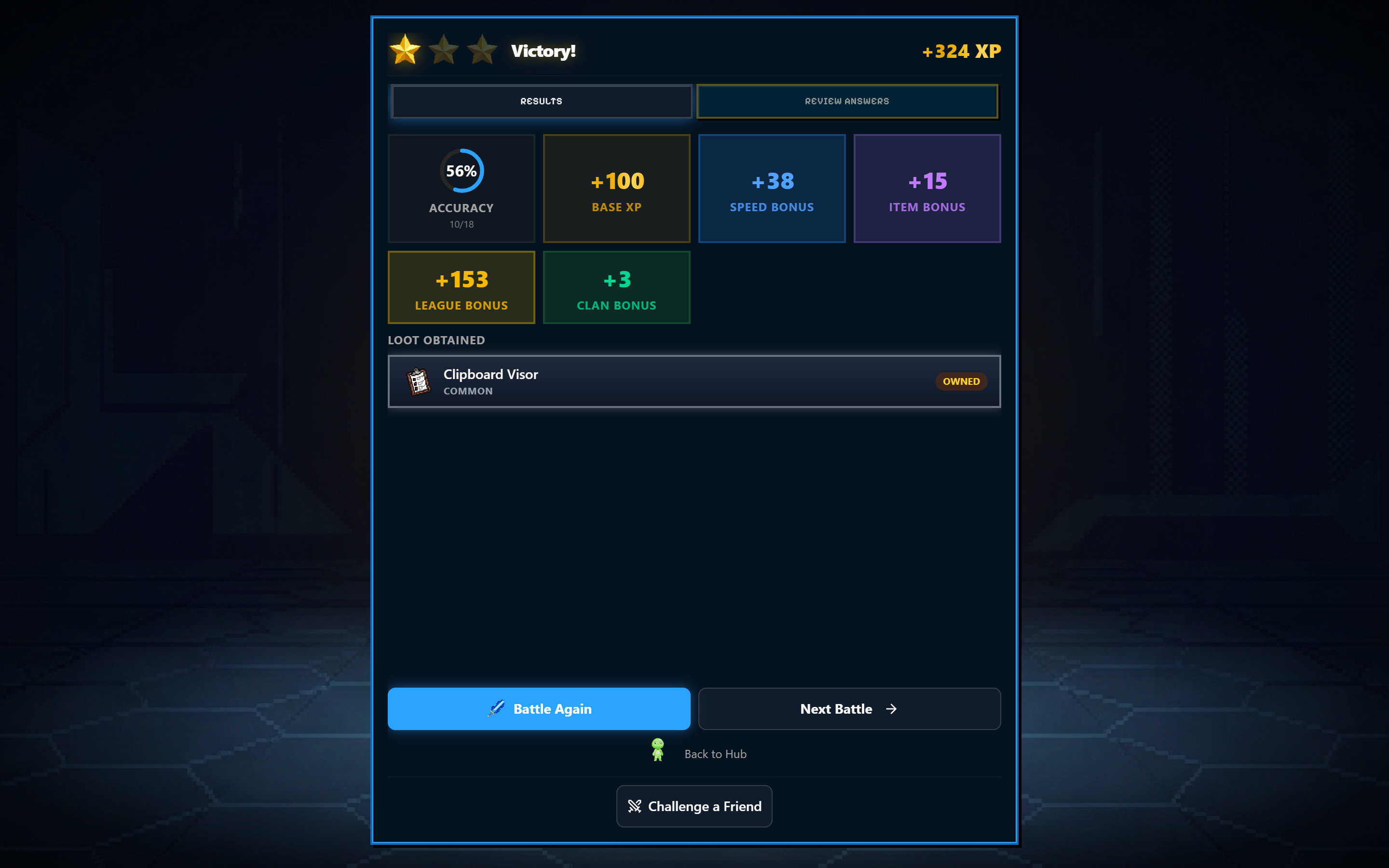The image size is (1389, 868).
Task: Click the Challenge a Friend button
Action: pyautogui.click(x=694, y=806)
